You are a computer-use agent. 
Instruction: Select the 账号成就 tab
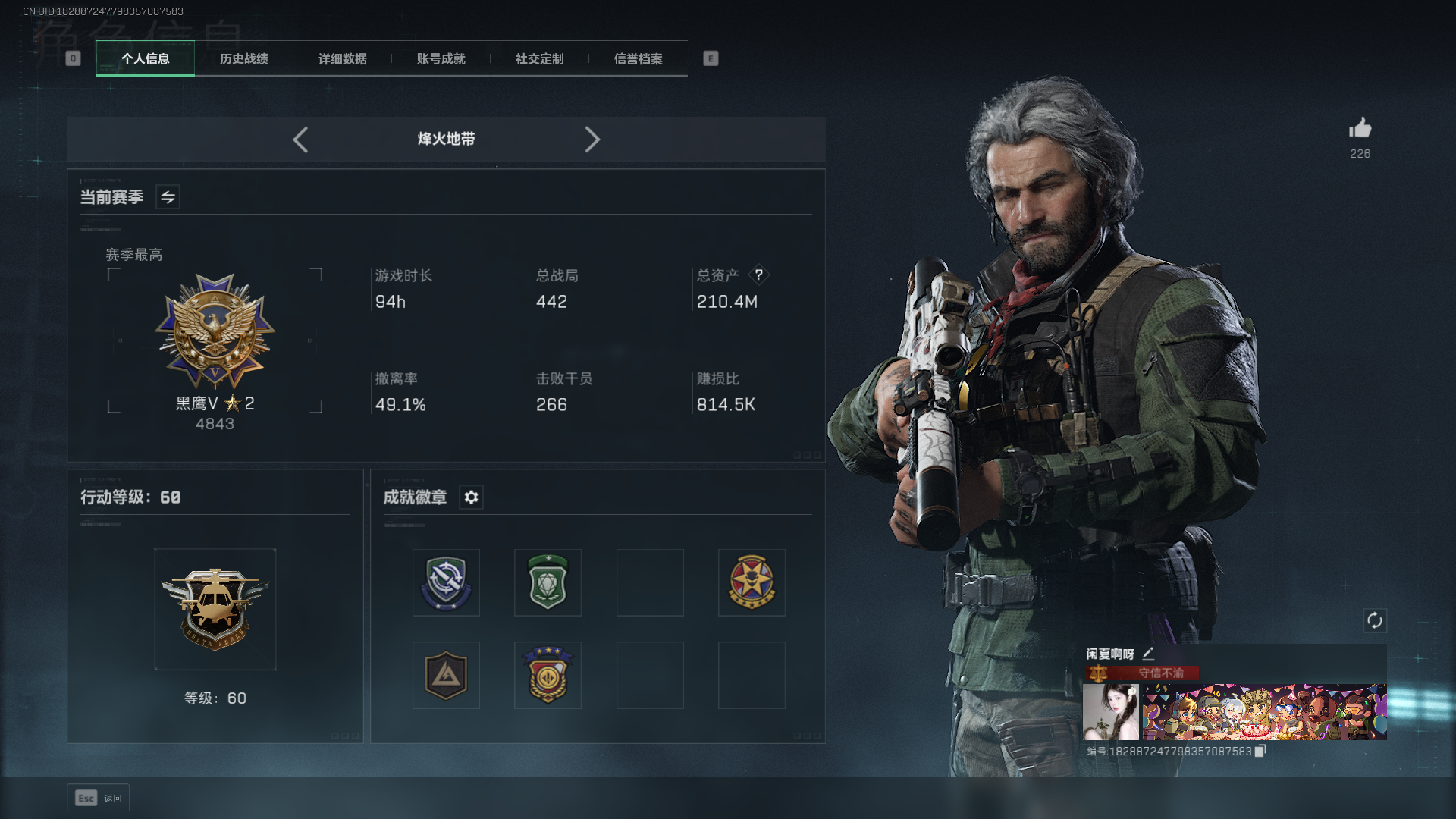(x=441, y=59)
